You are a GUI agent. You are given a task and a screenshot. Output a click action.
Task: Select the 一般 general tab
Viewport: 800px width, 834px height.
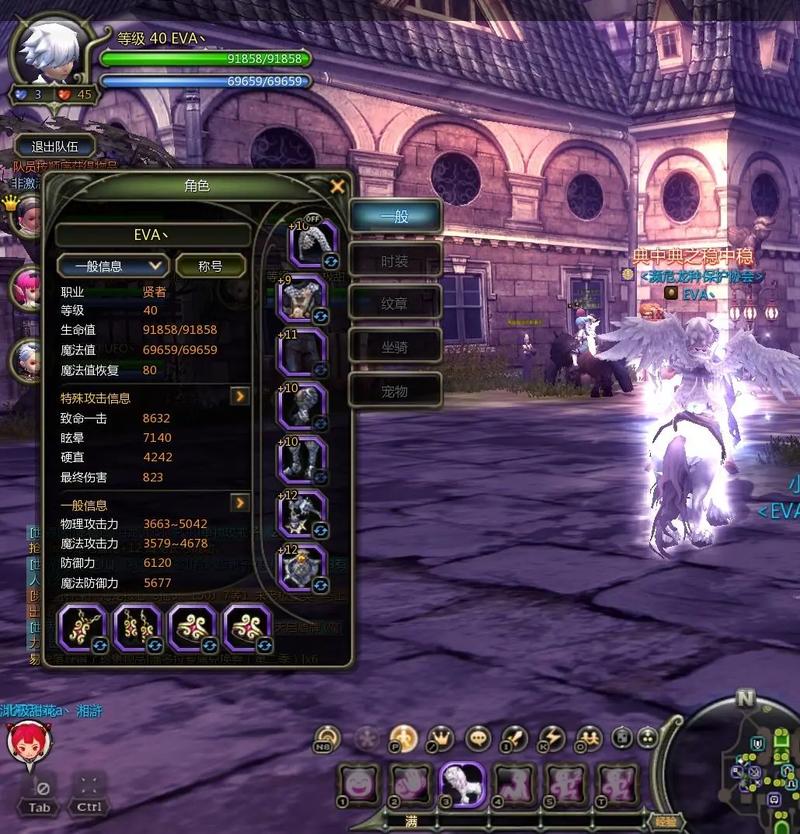click(x=395, y=216)
